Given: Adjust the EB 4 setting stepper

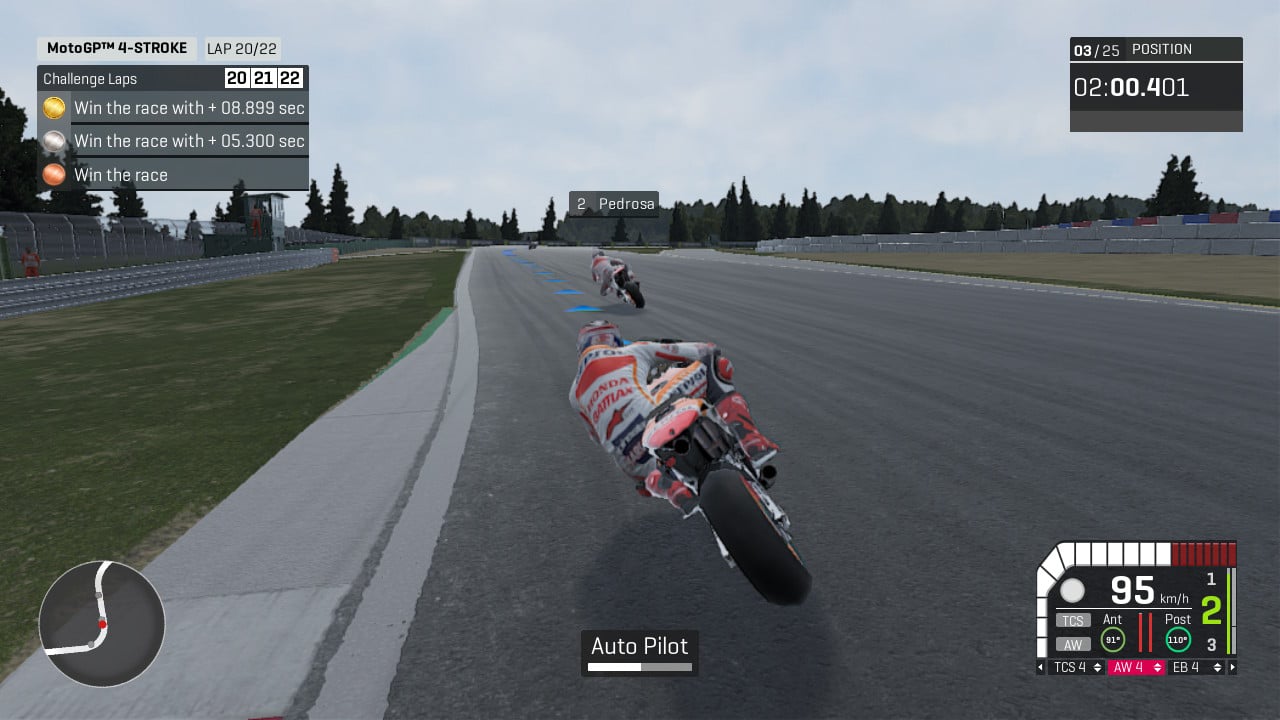Looking at the screenshot, I should pos(1193,667).
